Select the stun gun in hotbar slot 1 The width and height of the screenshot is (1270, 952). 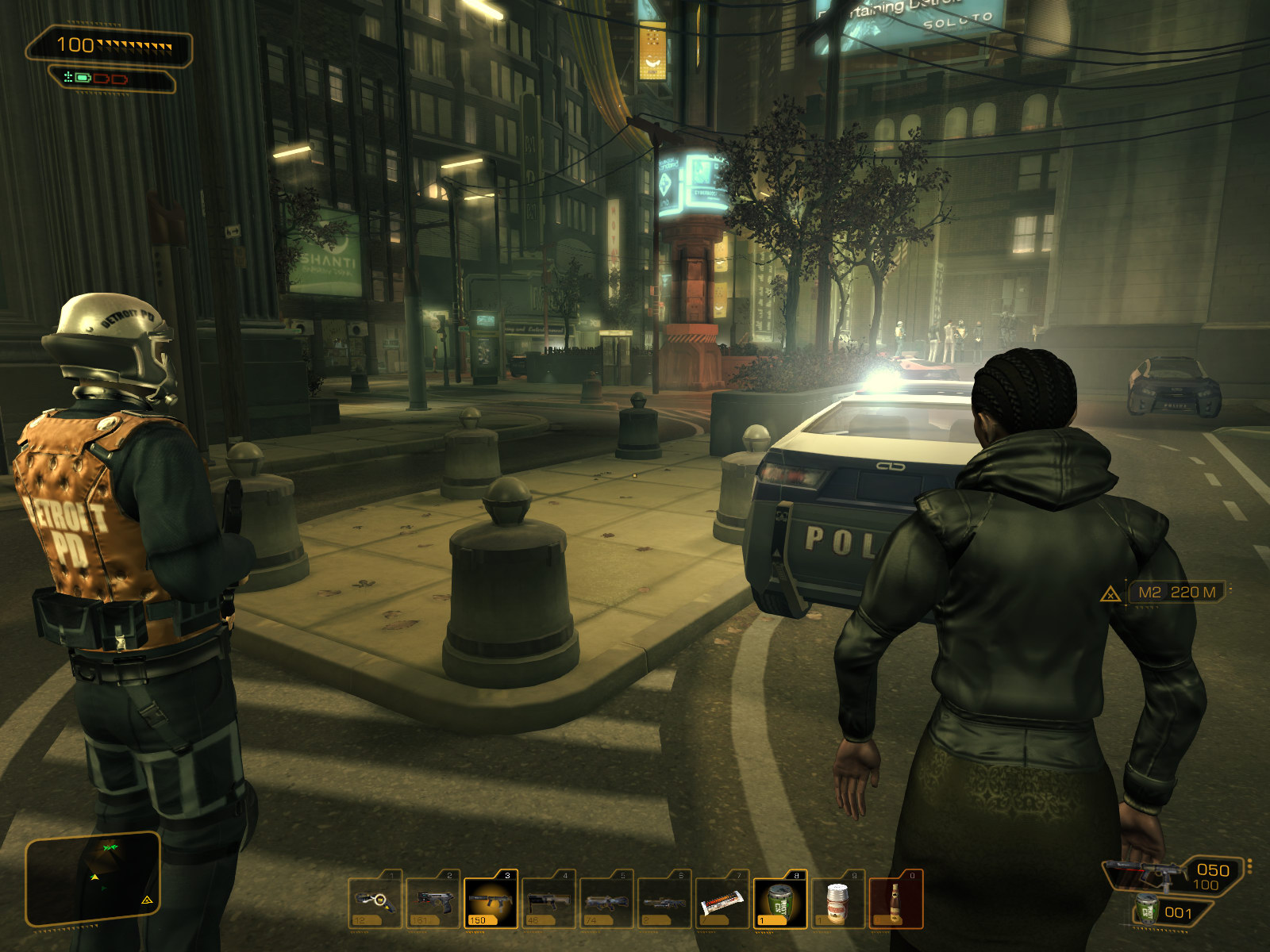click(375, 901)
